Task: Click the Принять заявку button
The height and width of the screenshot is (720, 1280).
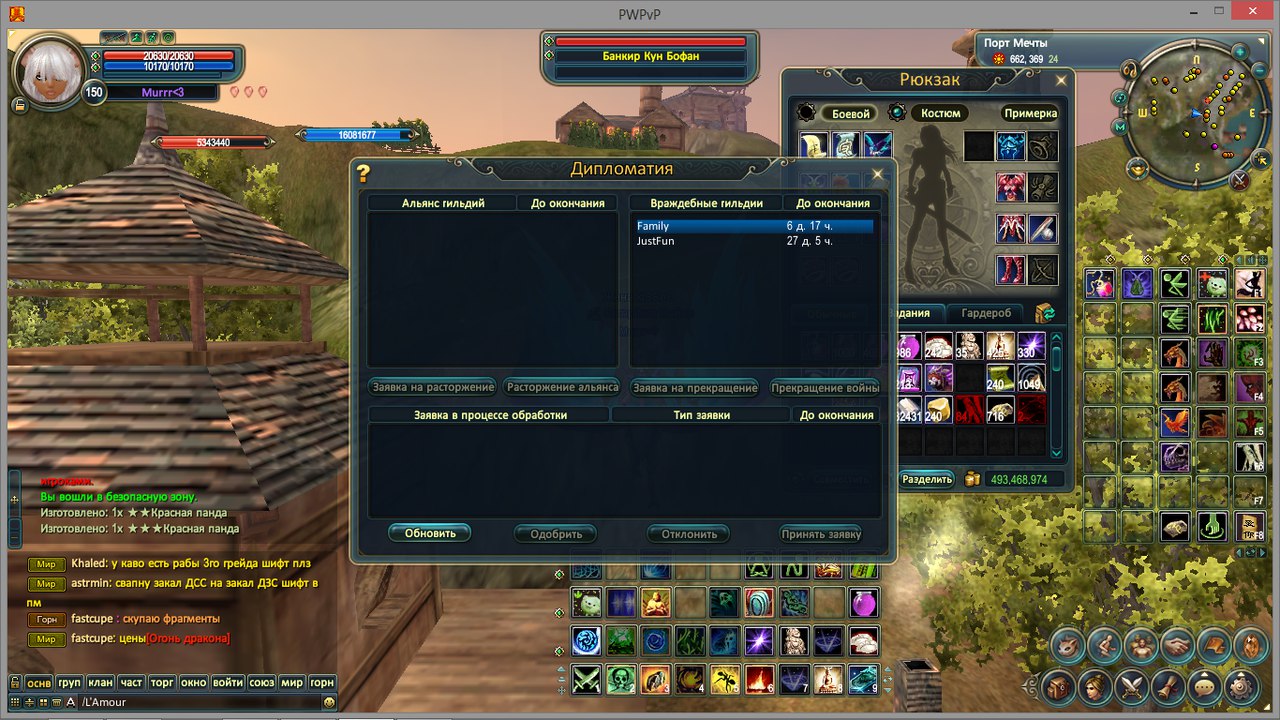Action: (x=821, y=534)
